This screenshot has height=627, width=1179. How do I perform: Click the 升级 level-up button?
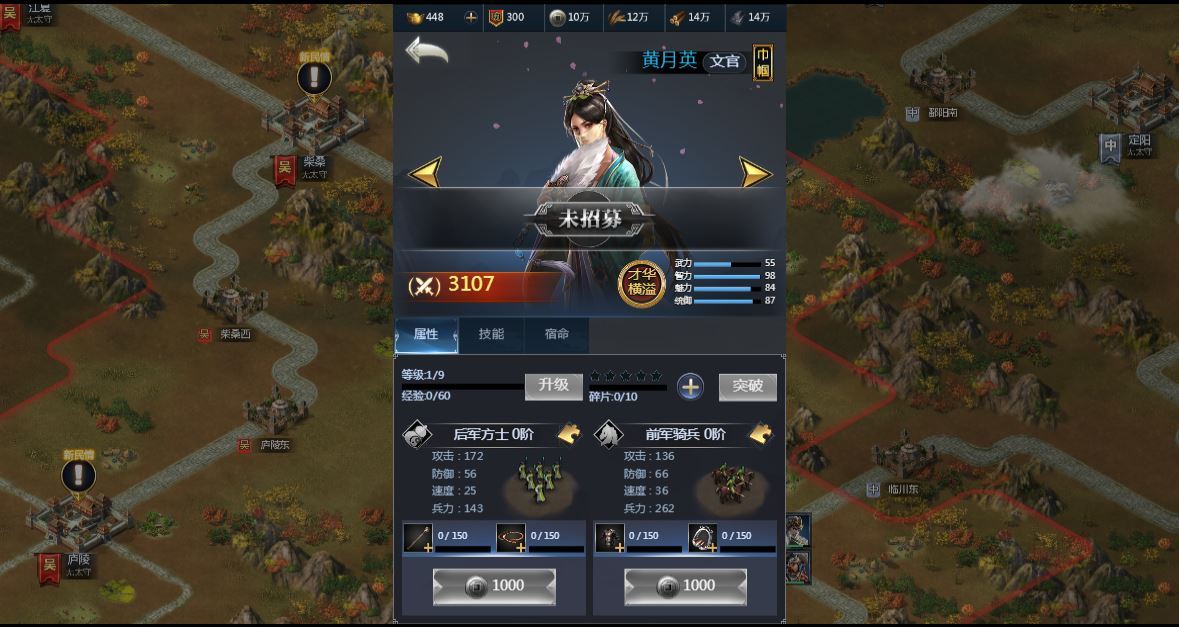(x=553, y=386)
